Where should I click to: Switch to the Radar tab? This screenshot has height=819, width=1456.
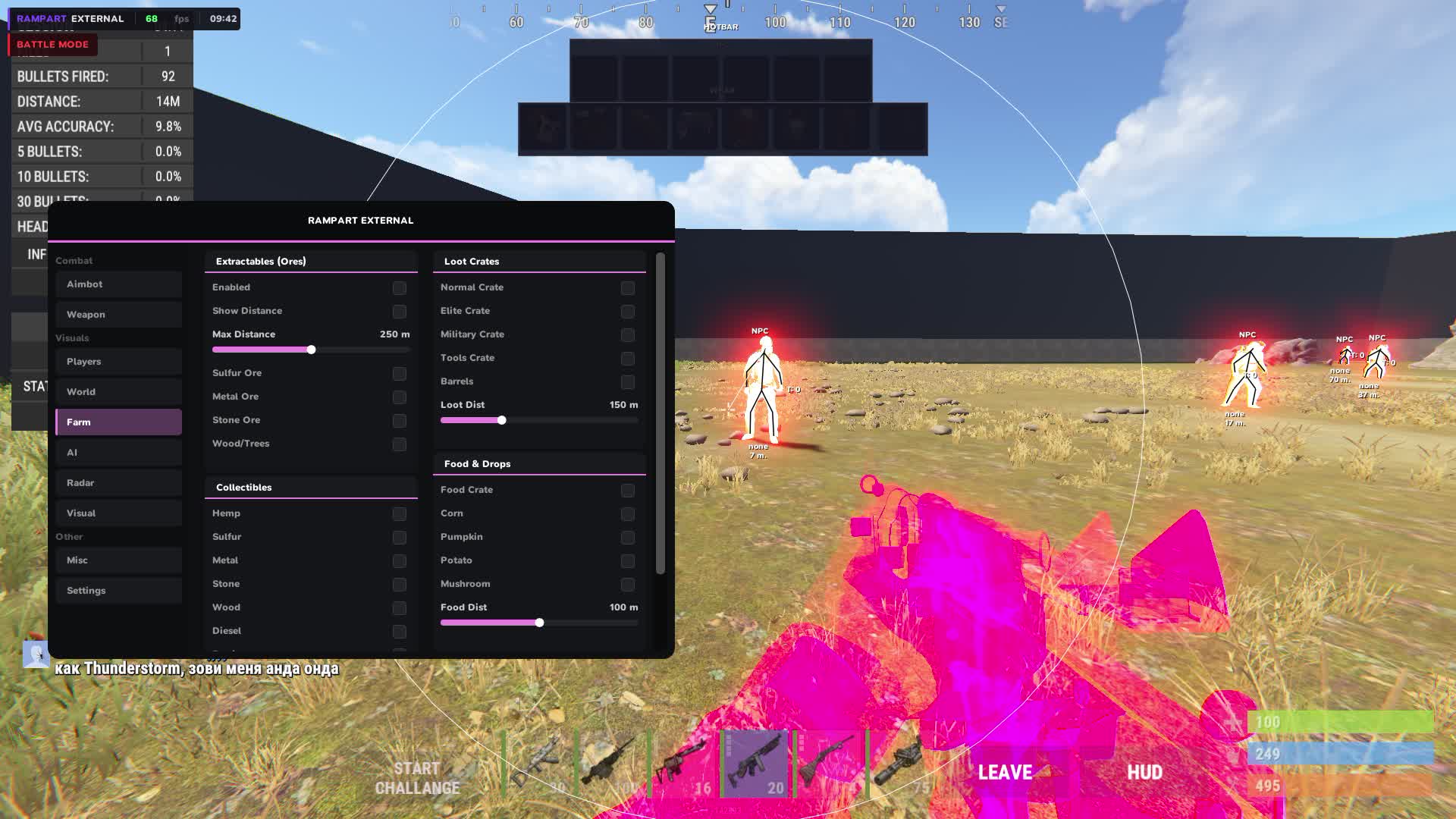118,482
